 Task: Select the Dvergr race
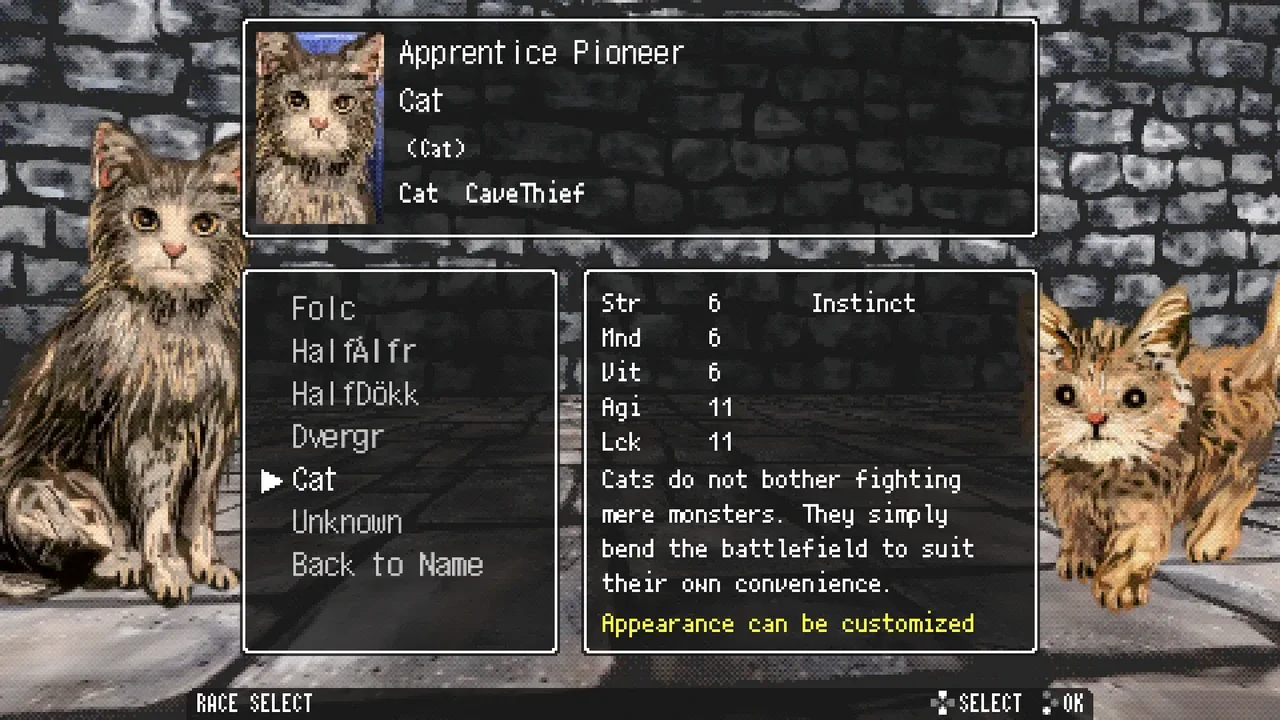(x=337, y=438)
